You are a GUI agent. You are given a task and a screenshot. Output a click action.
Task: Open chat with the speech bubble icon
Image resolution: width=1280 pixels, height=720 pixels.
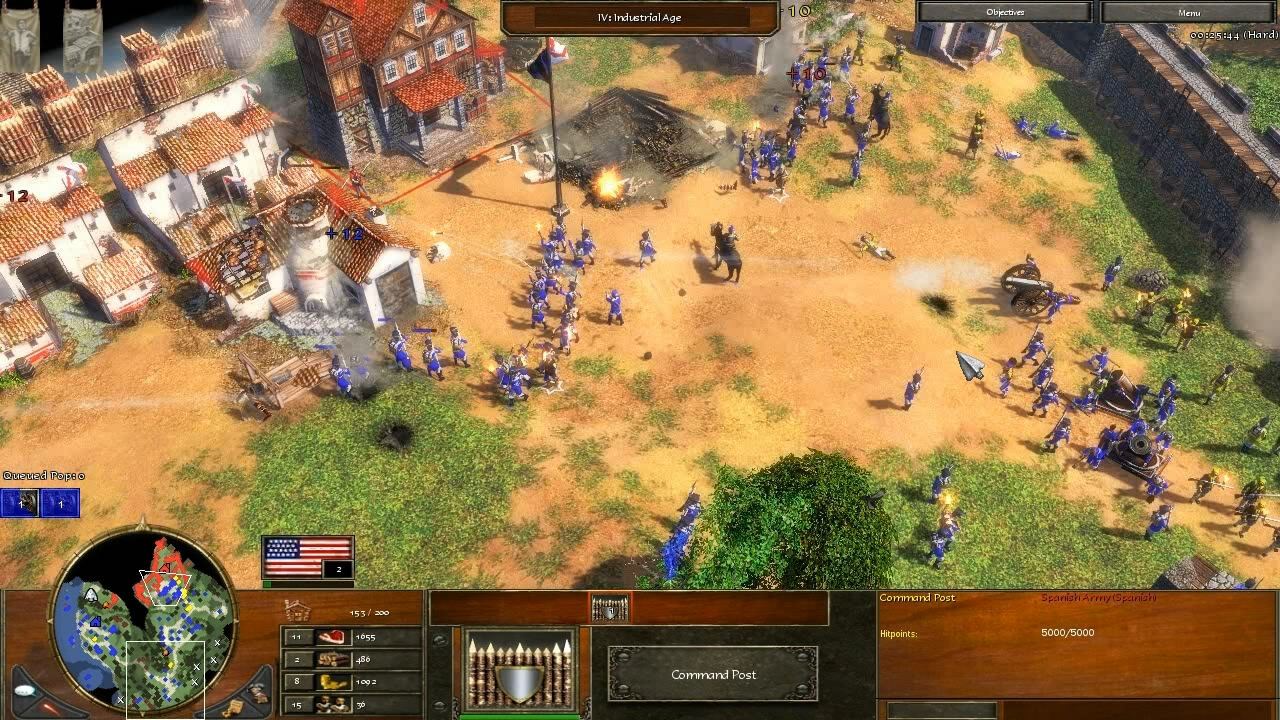click(x=25, y=689)
